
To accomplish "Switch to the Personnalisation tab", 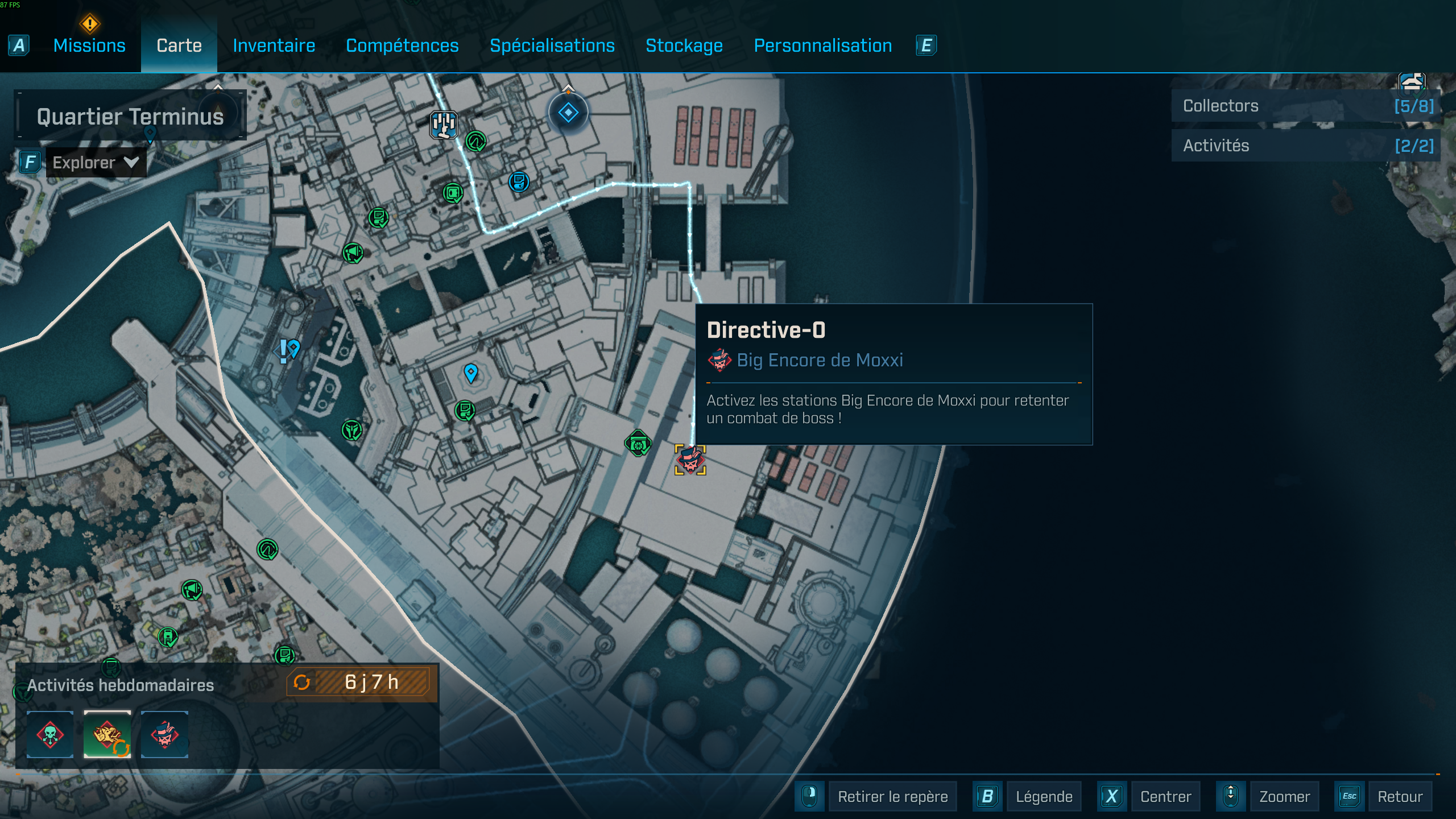I will click(822, 45).
